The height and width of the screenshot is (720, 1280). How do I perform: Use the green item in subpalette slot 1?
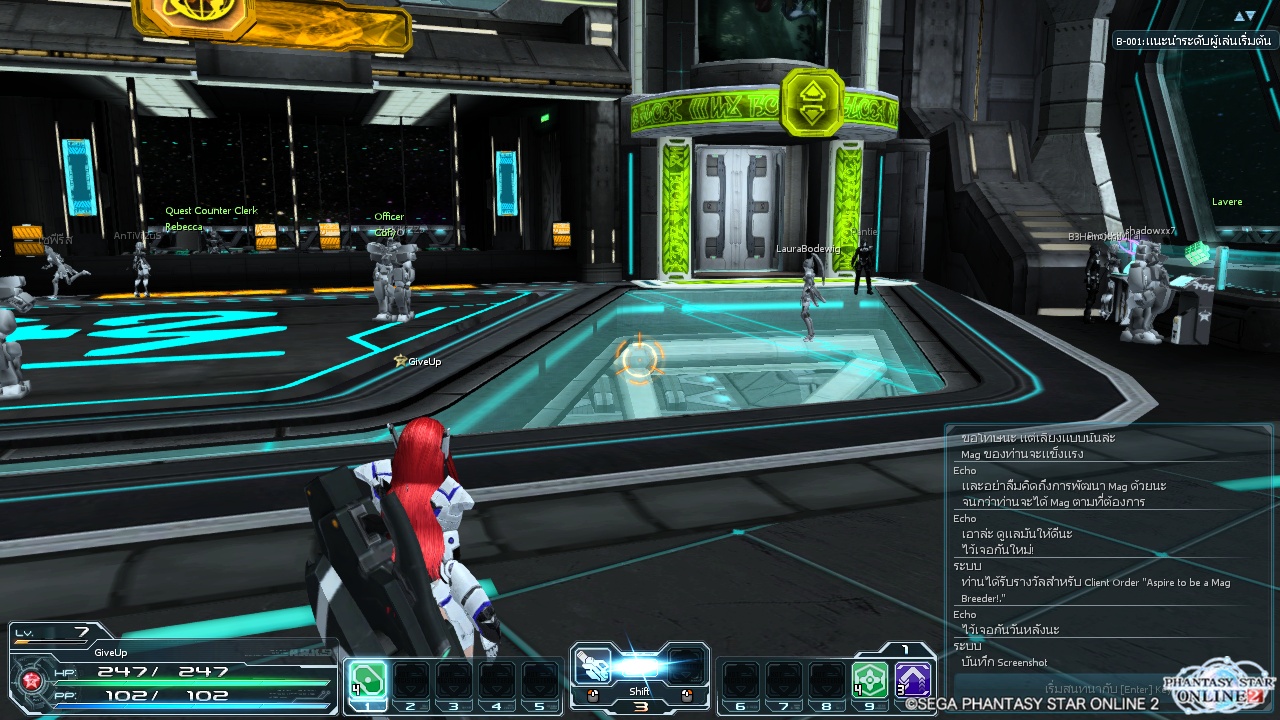pos(368,680)
